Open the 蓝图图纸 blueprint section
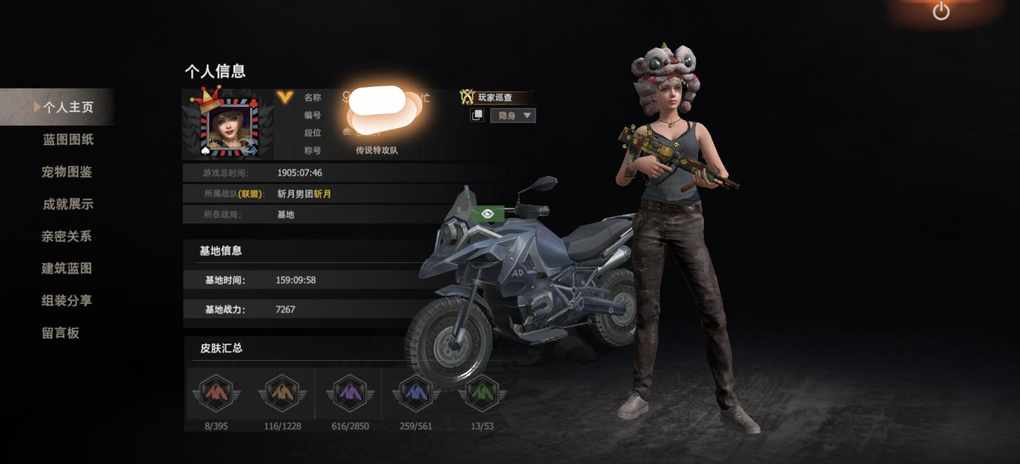The image size is (1020, 464). (x=68, y=140)
